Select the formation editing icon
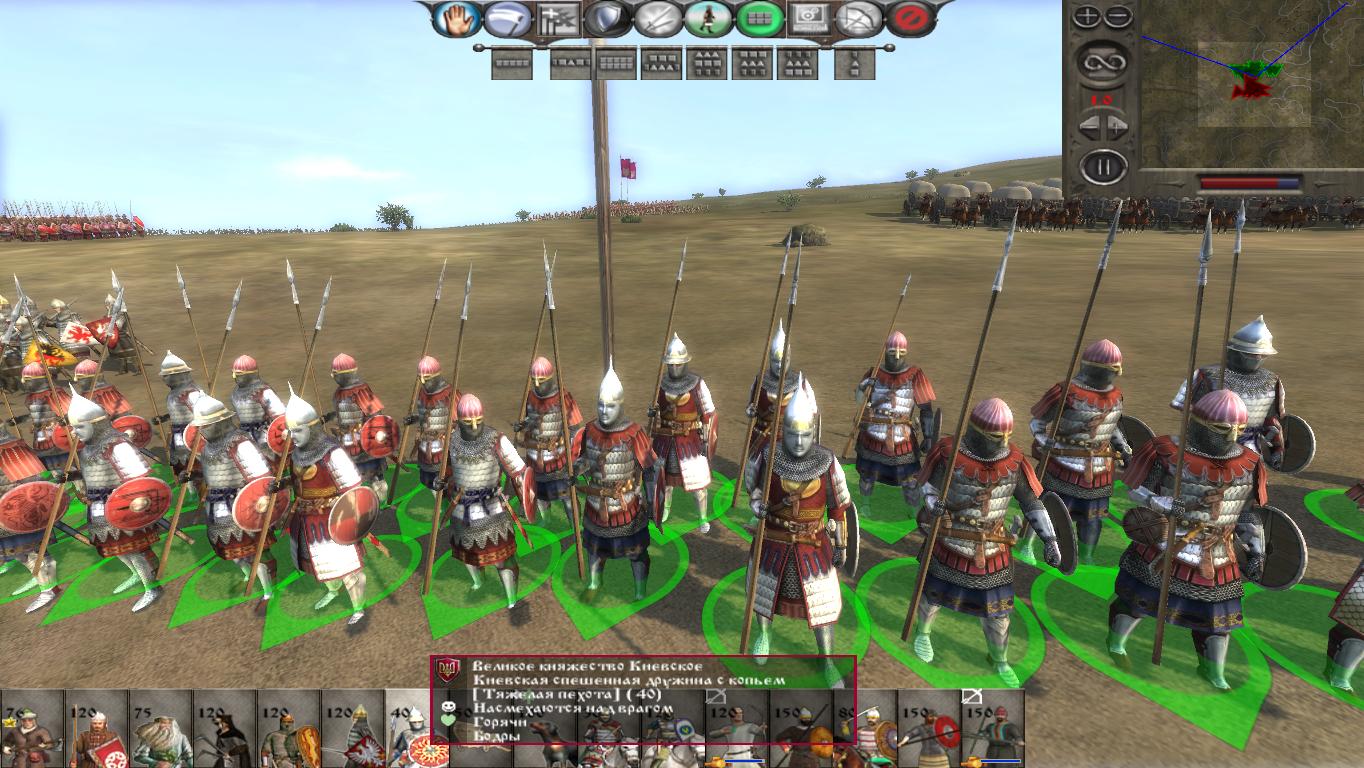Image resolution: width=1364 pixels, height=768 pixels. tap(560, 18)
